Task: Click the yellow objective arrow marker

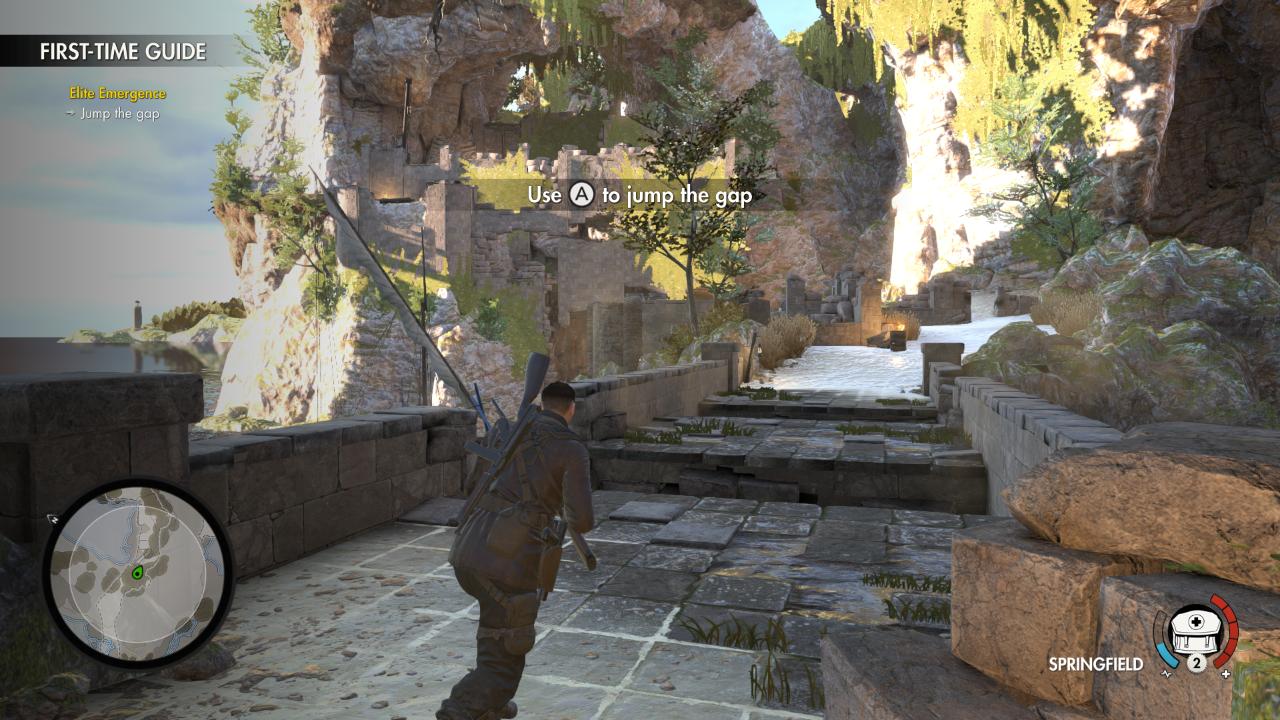Action: pyautogui.click(x=70, y=113)
